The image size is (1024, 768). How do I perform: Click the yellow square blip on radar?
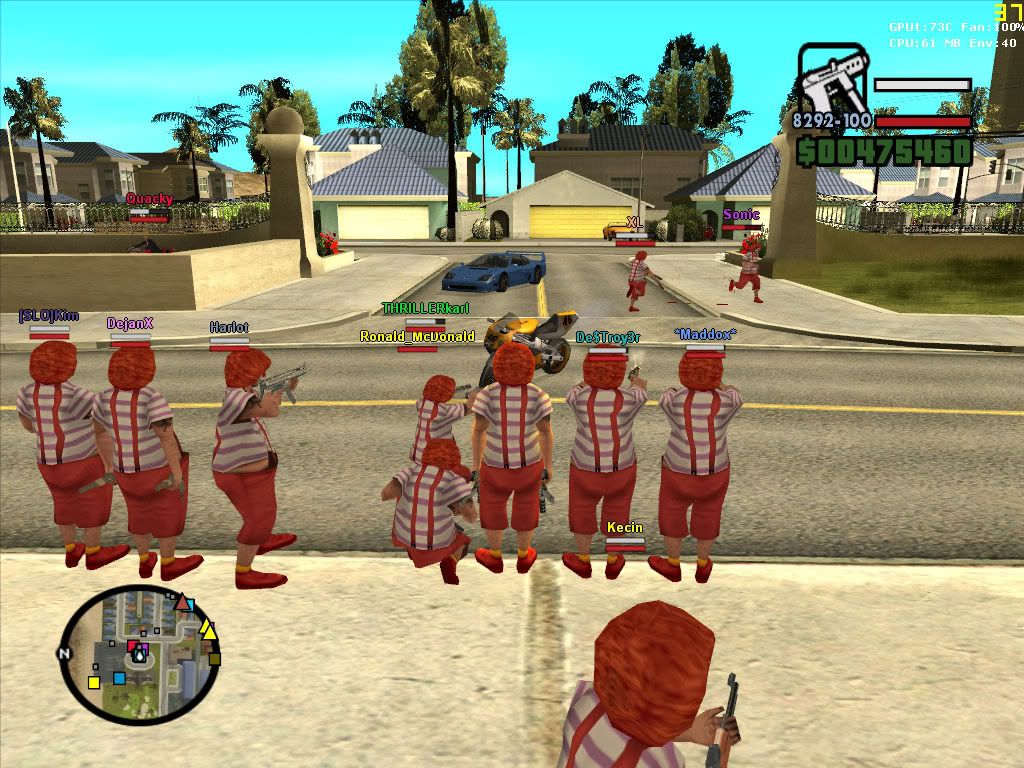click(x=94, y=682)
